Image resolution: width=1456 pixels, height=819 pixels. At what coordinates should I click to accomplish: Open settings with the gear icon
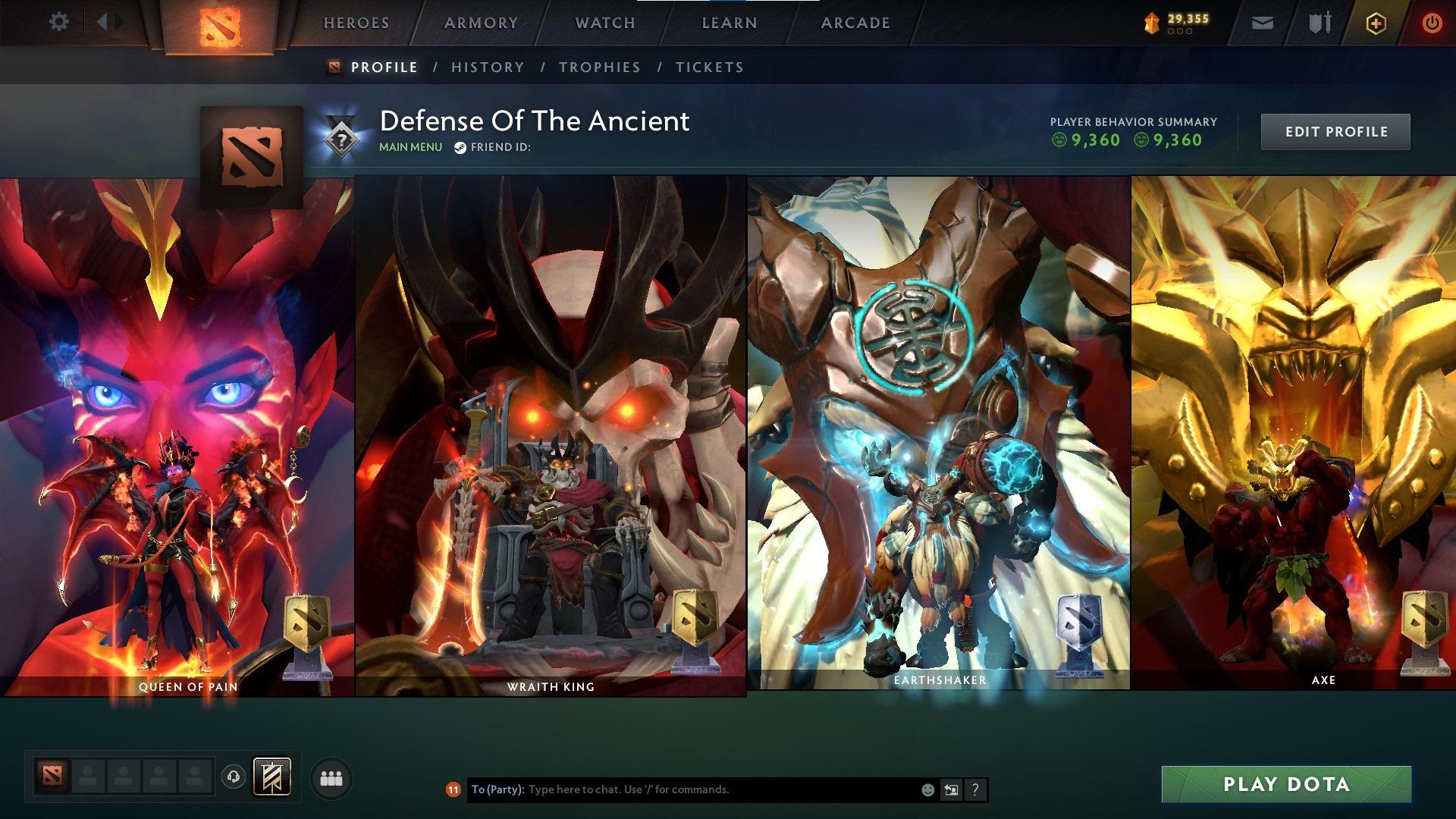tap(58, 22)
